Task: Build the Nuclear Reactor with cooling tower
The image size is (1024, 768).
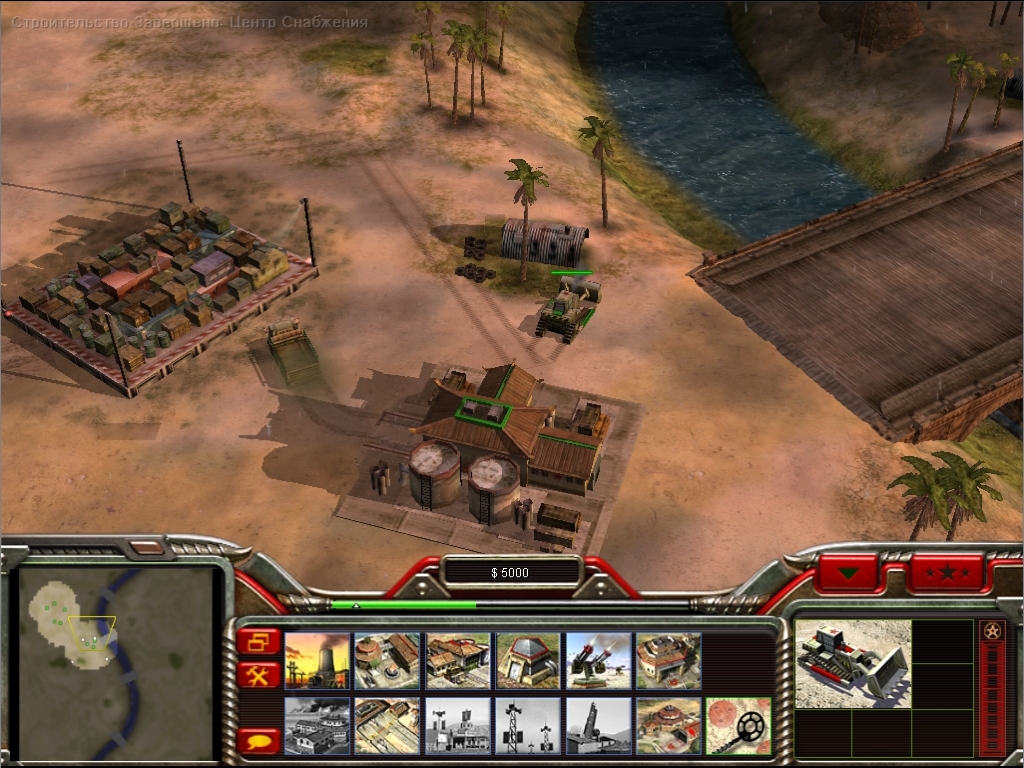Action: pyautogui.click(x=317, y=660)
